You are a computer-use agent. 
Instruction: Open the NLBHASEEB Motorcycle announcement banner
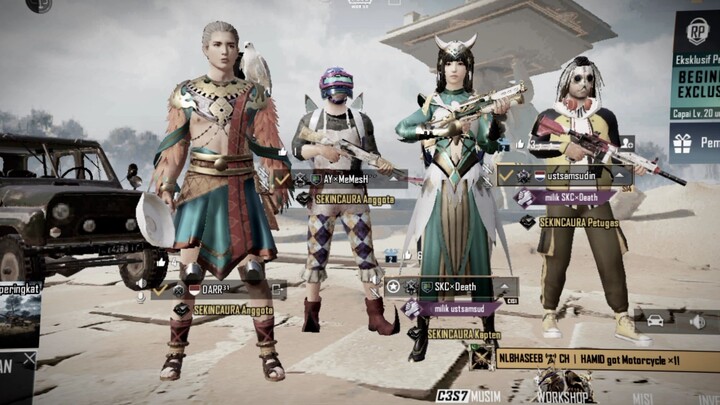tap(592, 357)
